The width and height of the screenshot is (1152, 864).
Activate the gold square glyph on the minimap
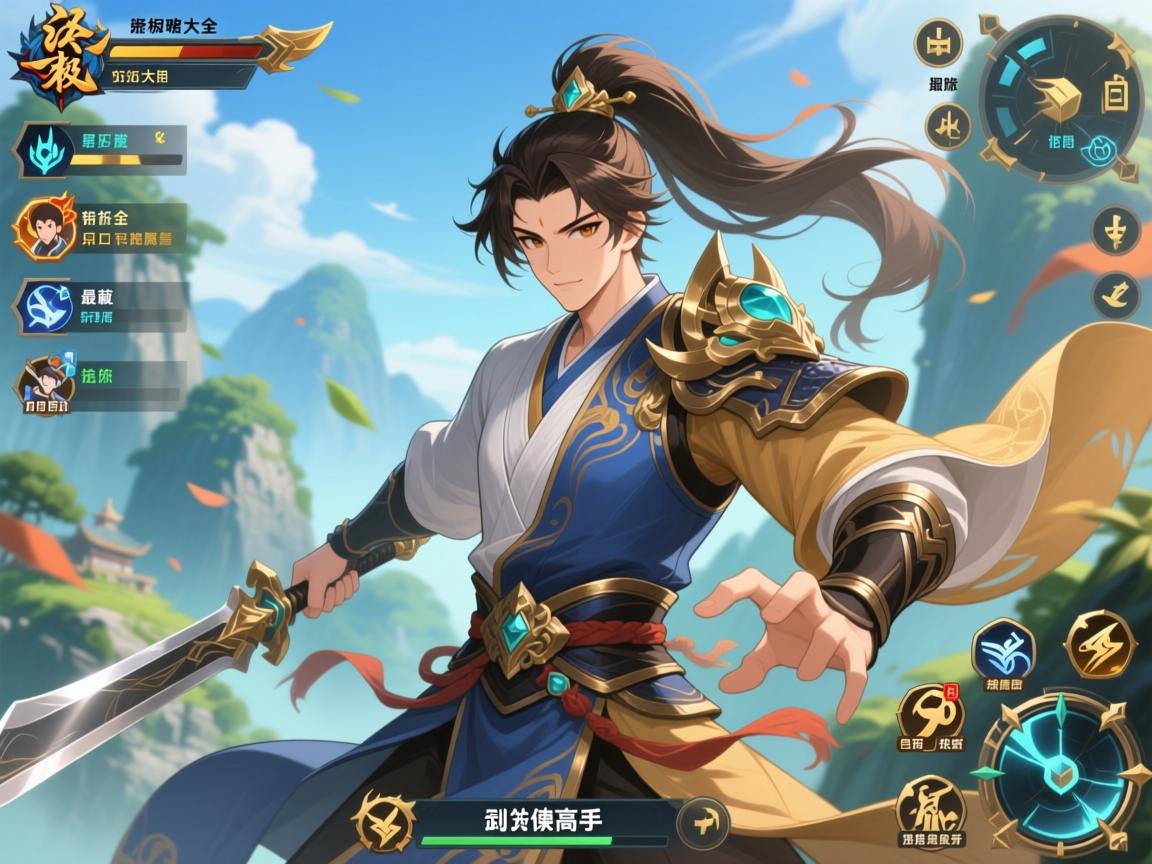(1114, 96)
